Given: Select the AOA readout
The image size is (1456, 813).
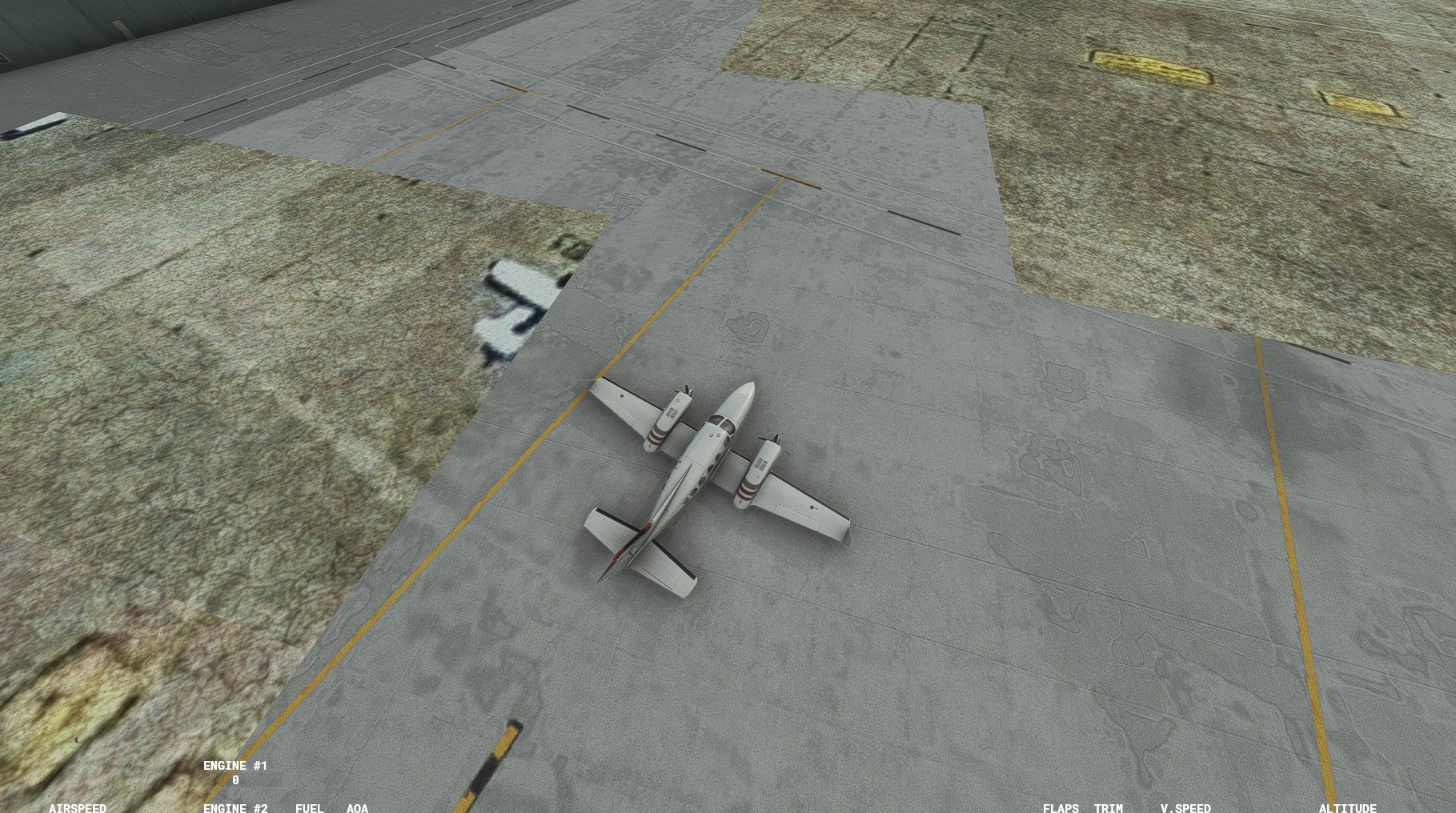Looking at the screenshot, I should tap(357, 808).
